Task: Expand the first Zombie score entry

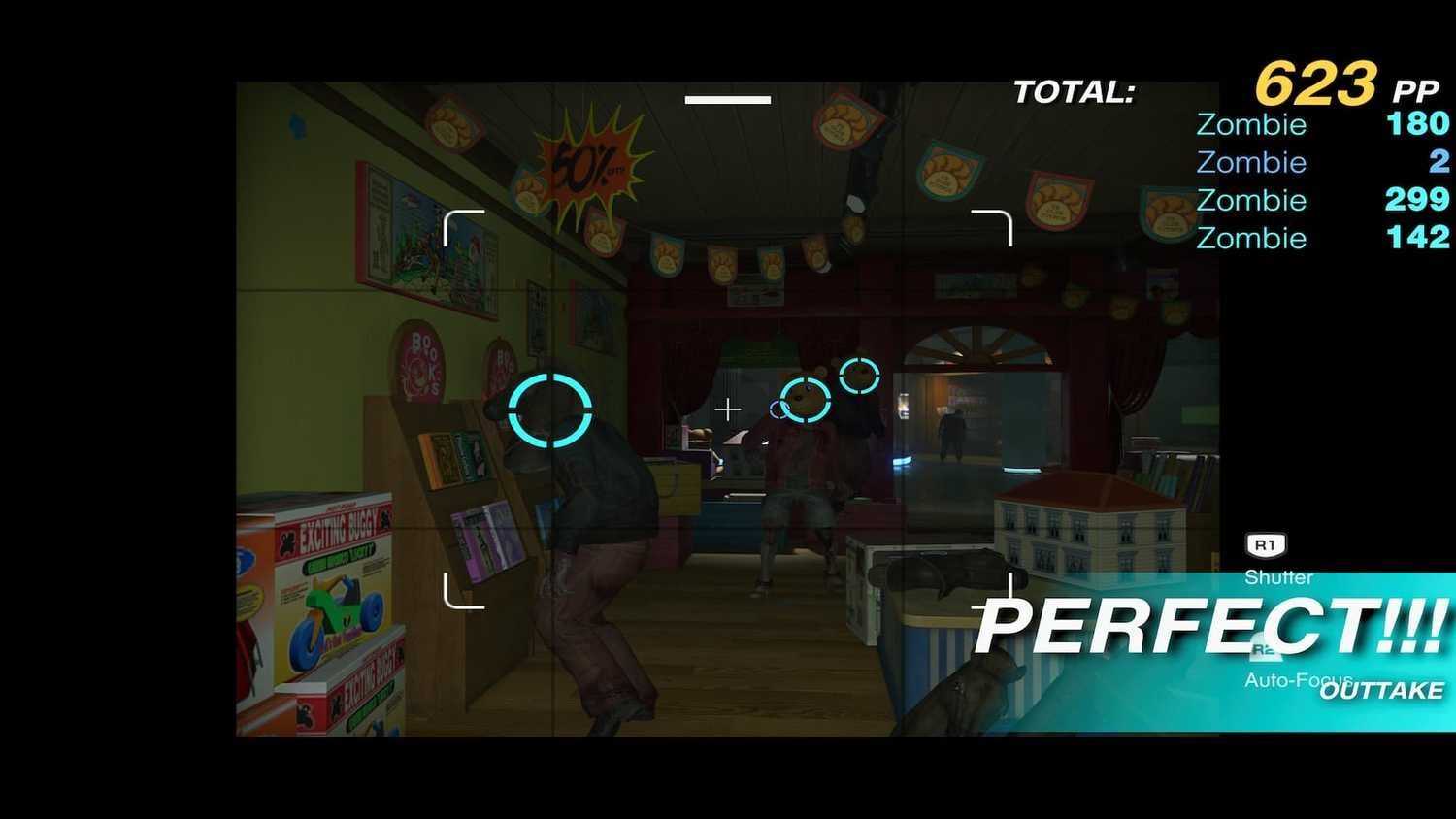Action: [1252, 124]
